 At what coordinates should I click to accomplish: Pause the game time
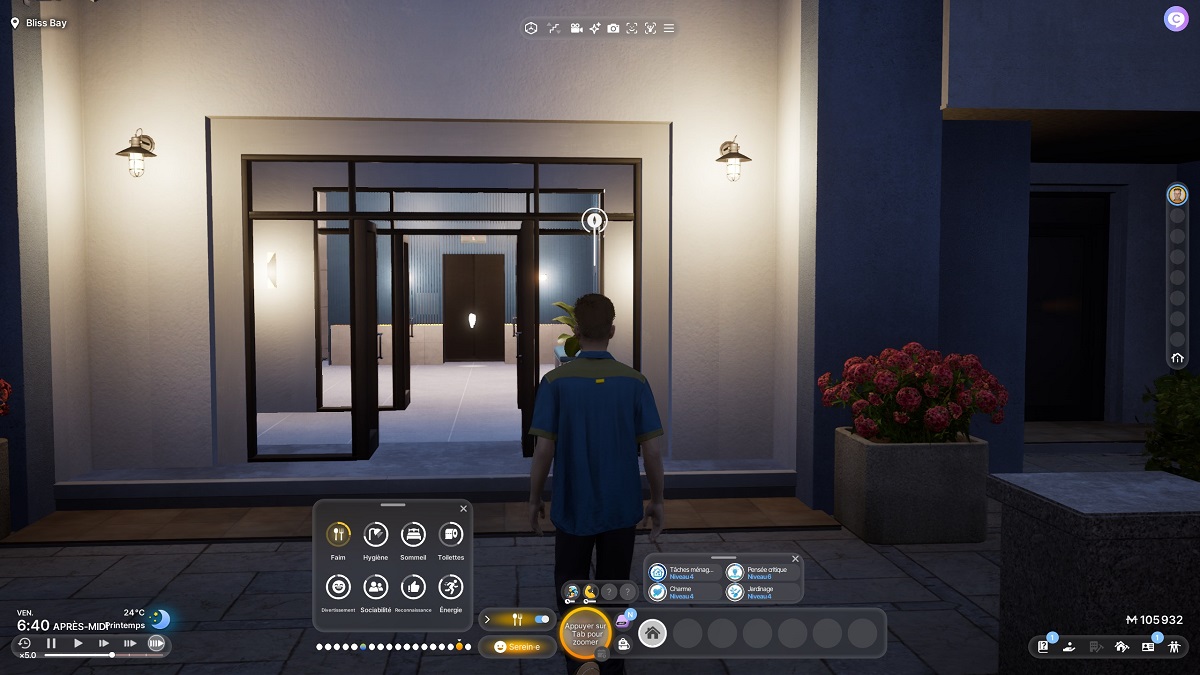pos(51,644)
